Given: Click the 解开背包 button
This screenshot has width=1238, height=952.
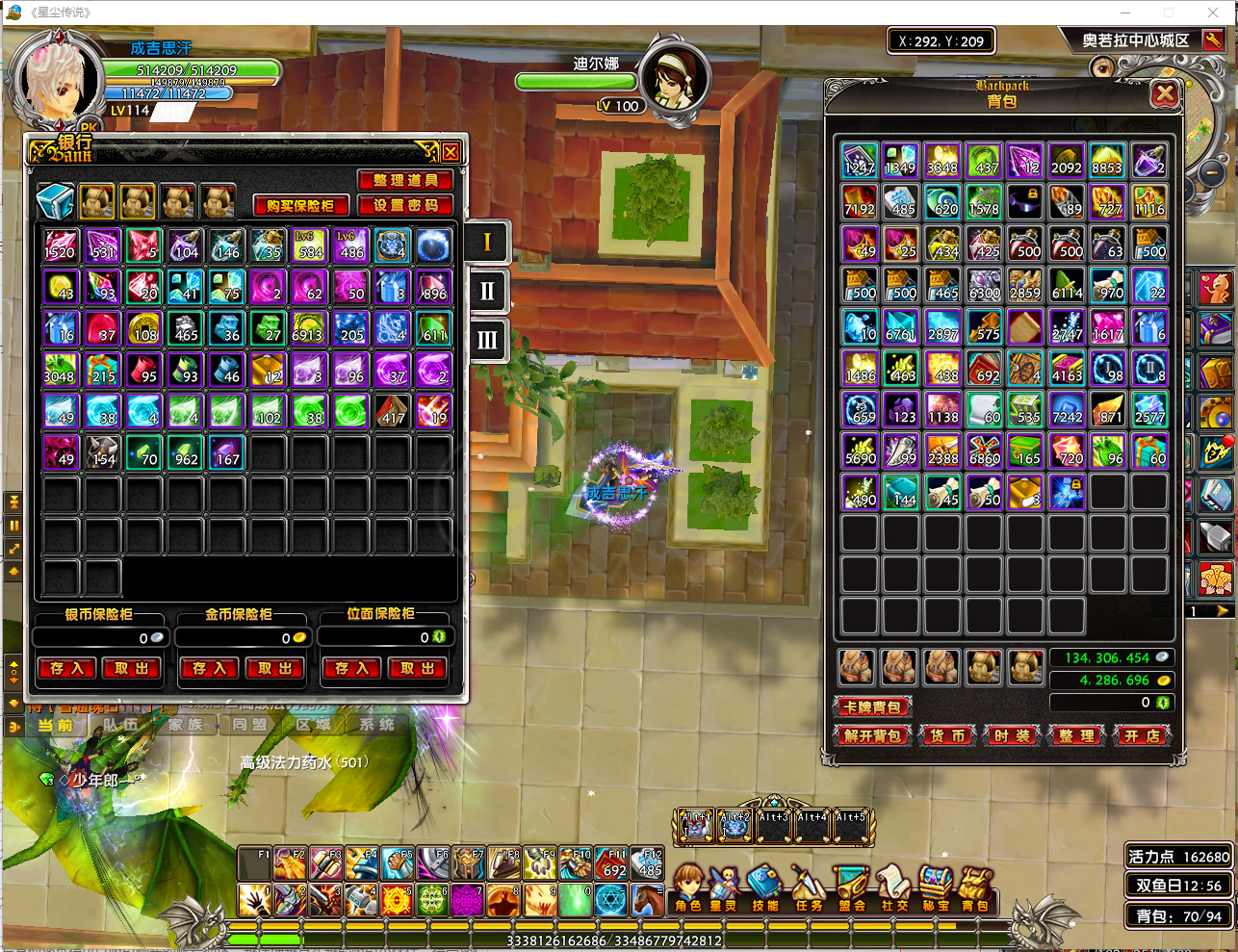Looking at the screenshot, I should coord(872,736).
